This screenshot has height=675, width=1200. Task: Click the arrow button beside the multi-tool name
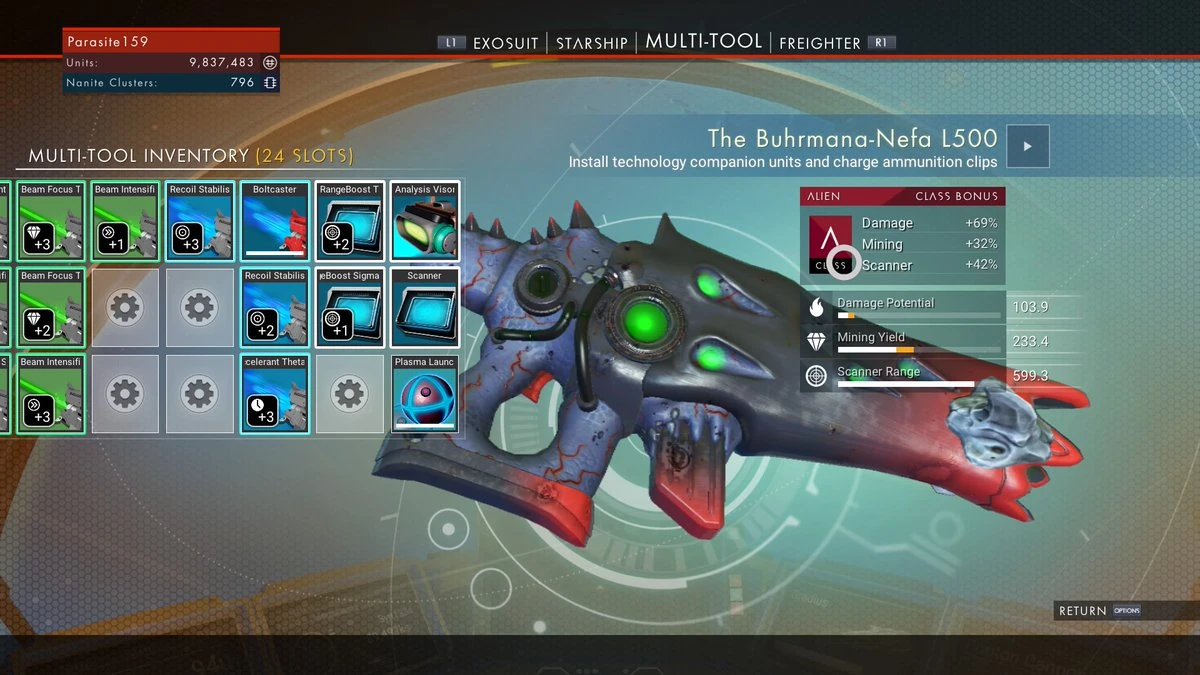tap(1027, 146)
